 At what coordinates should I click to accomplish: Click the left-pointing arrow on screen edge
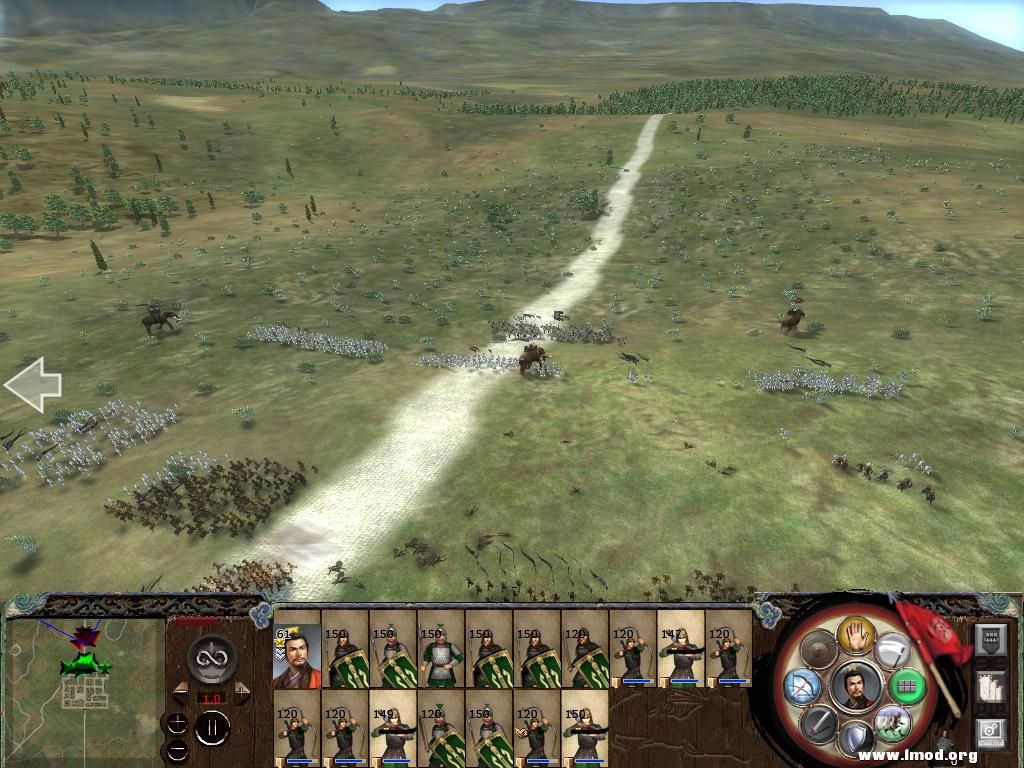33,385
